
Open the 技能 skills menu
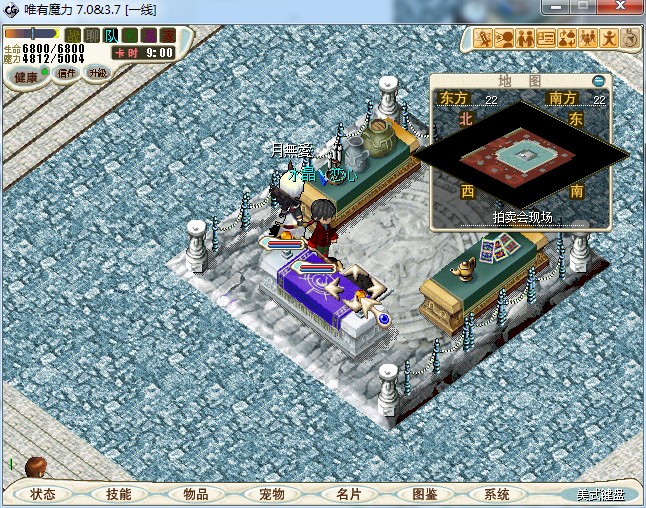(x=119, y=494)
